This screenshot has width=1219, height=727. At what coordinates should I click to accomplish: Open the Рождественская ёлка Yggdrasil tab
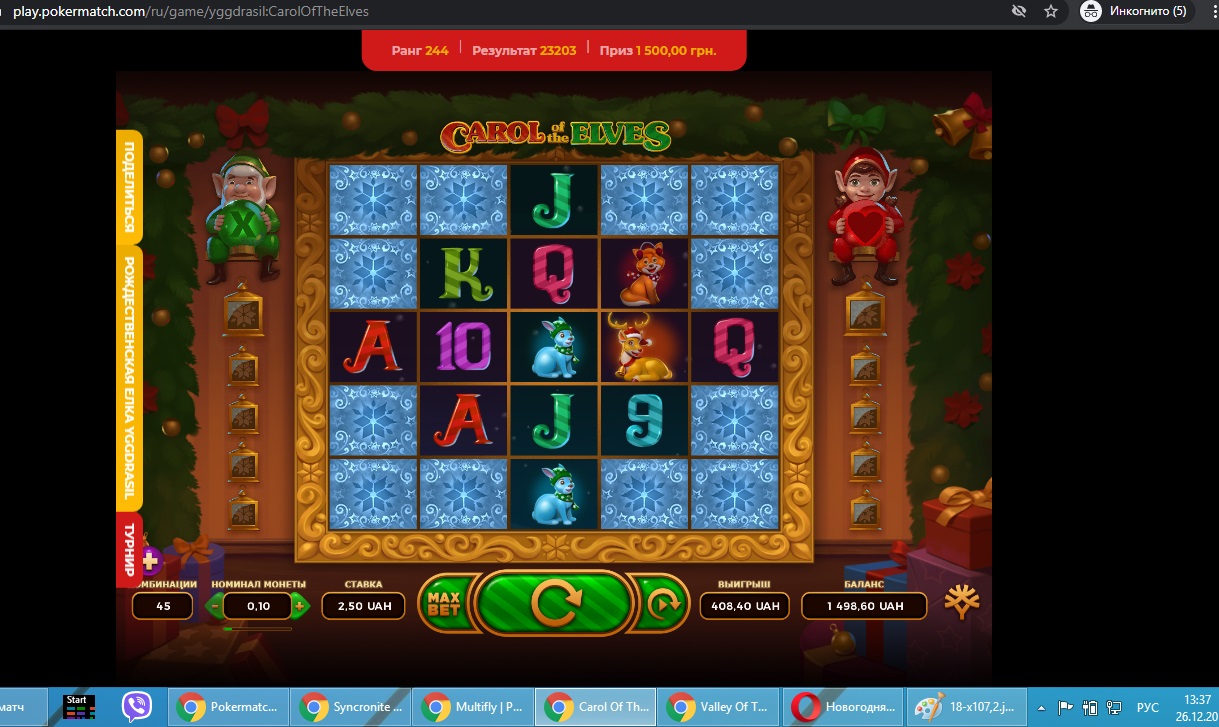coord(129,378)
